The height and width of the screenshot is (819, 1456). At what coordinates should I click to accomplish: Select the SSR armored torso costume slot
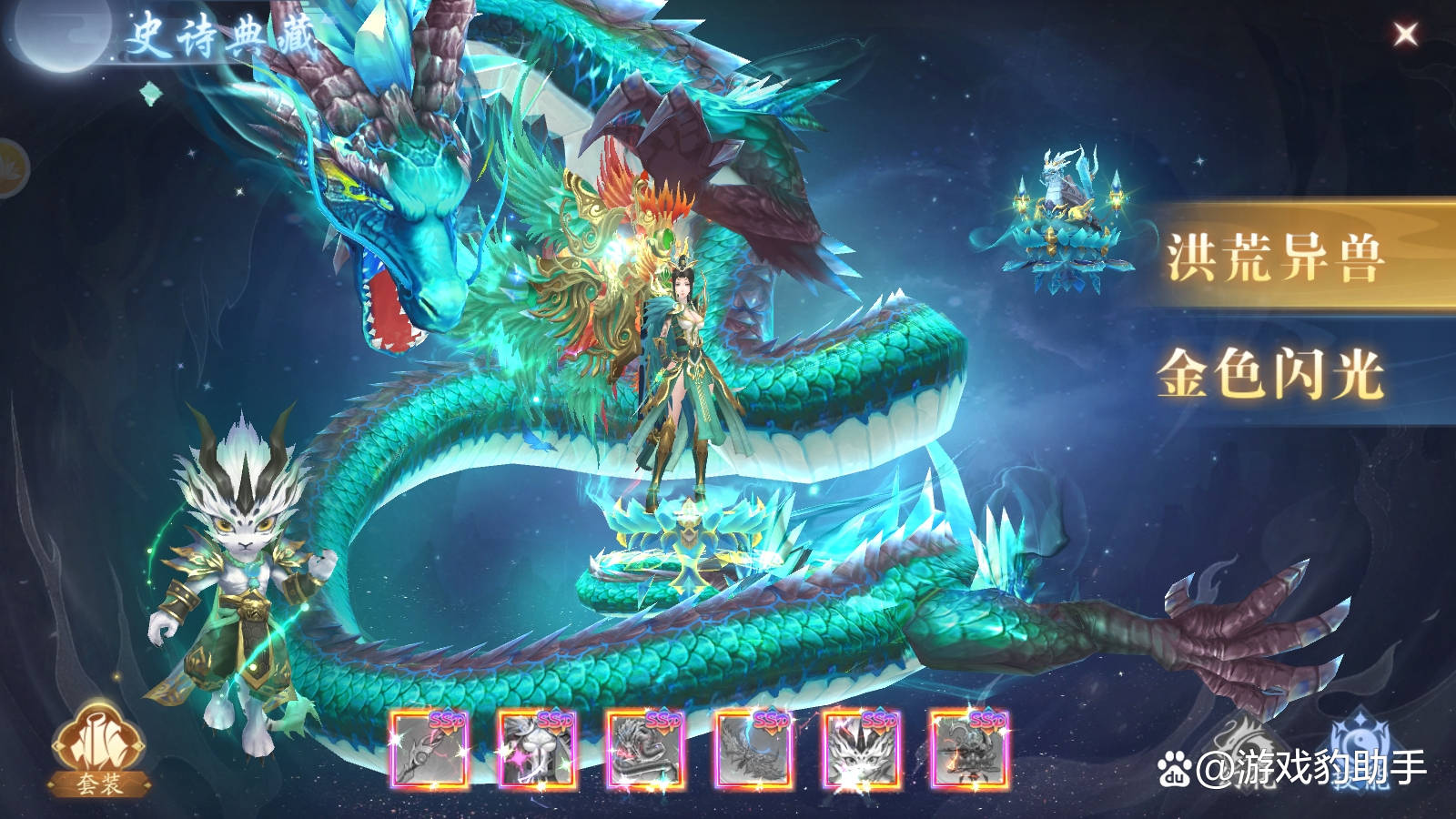tap(537, 750)
